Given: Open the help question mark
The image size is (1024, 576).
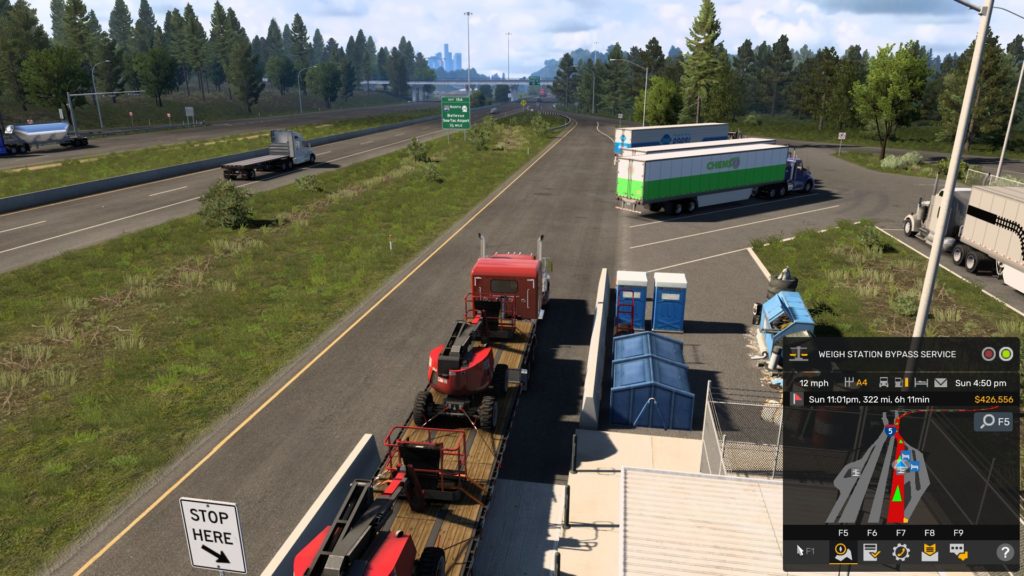Looking at the screenshot, I should coord(1005,552).
